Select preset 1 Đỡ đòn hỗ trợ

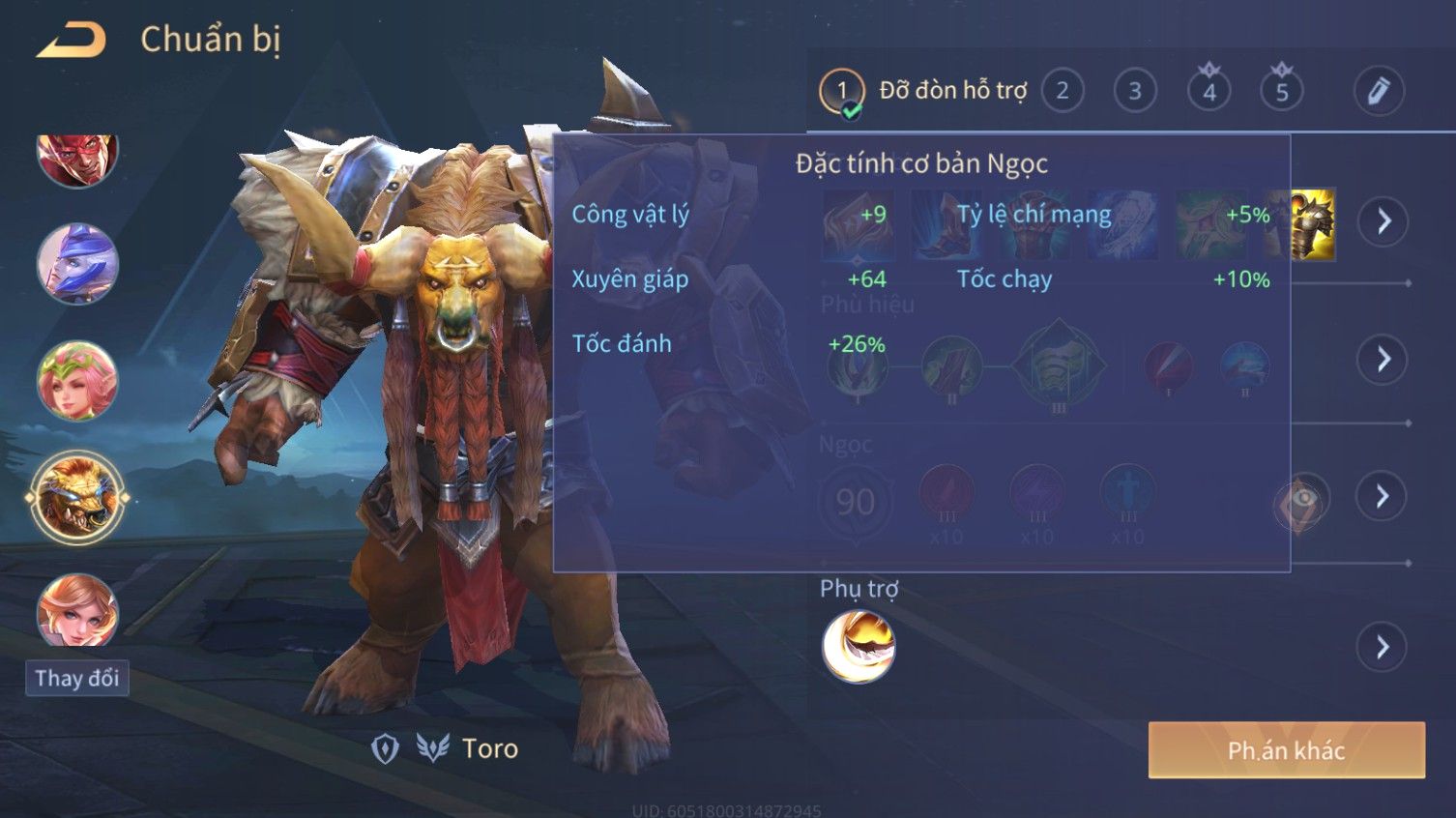coord(841,91)
